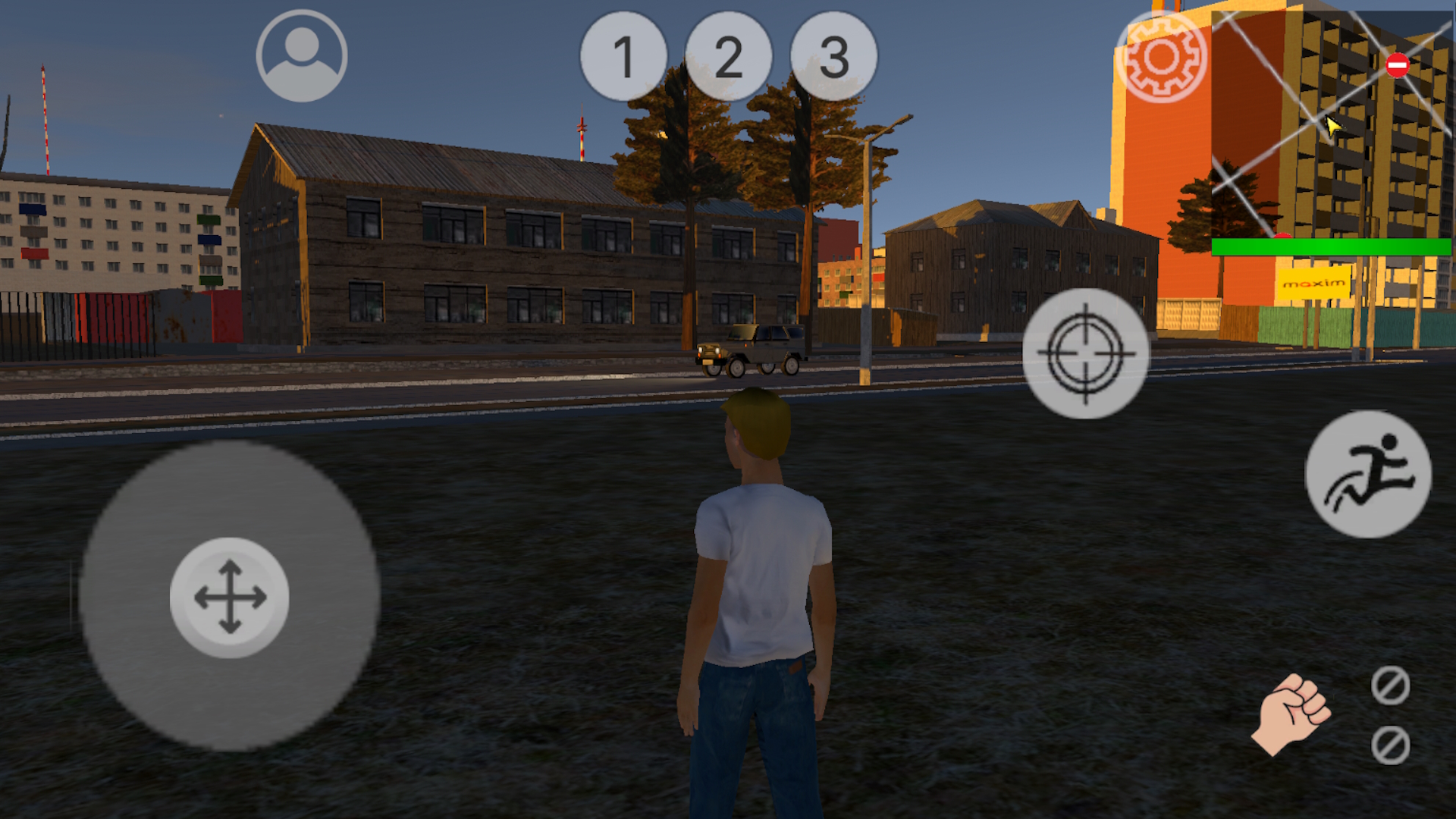Click the yellow cursor arrow on the minimap

pyautogui.click(x=1332, y=129)
